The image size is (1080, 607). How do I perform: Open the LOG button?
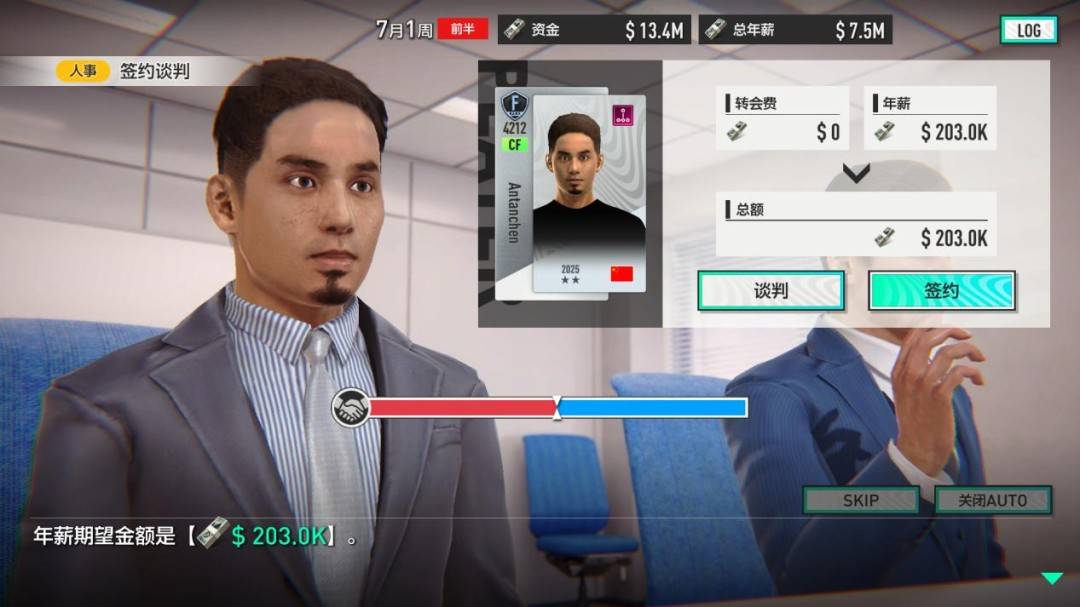(1028, 30)
